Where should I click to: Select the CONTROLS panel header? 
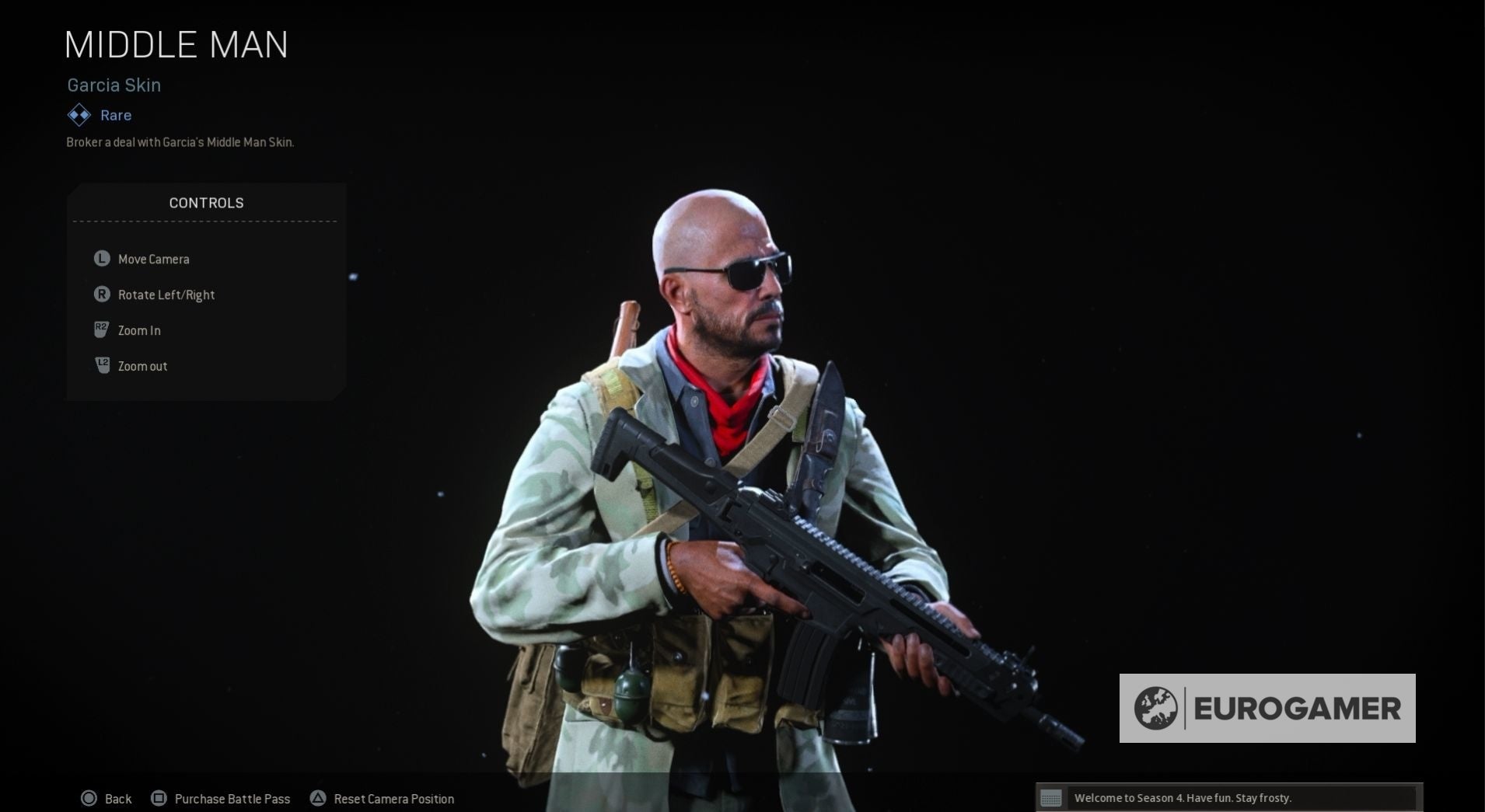point(206,202)
